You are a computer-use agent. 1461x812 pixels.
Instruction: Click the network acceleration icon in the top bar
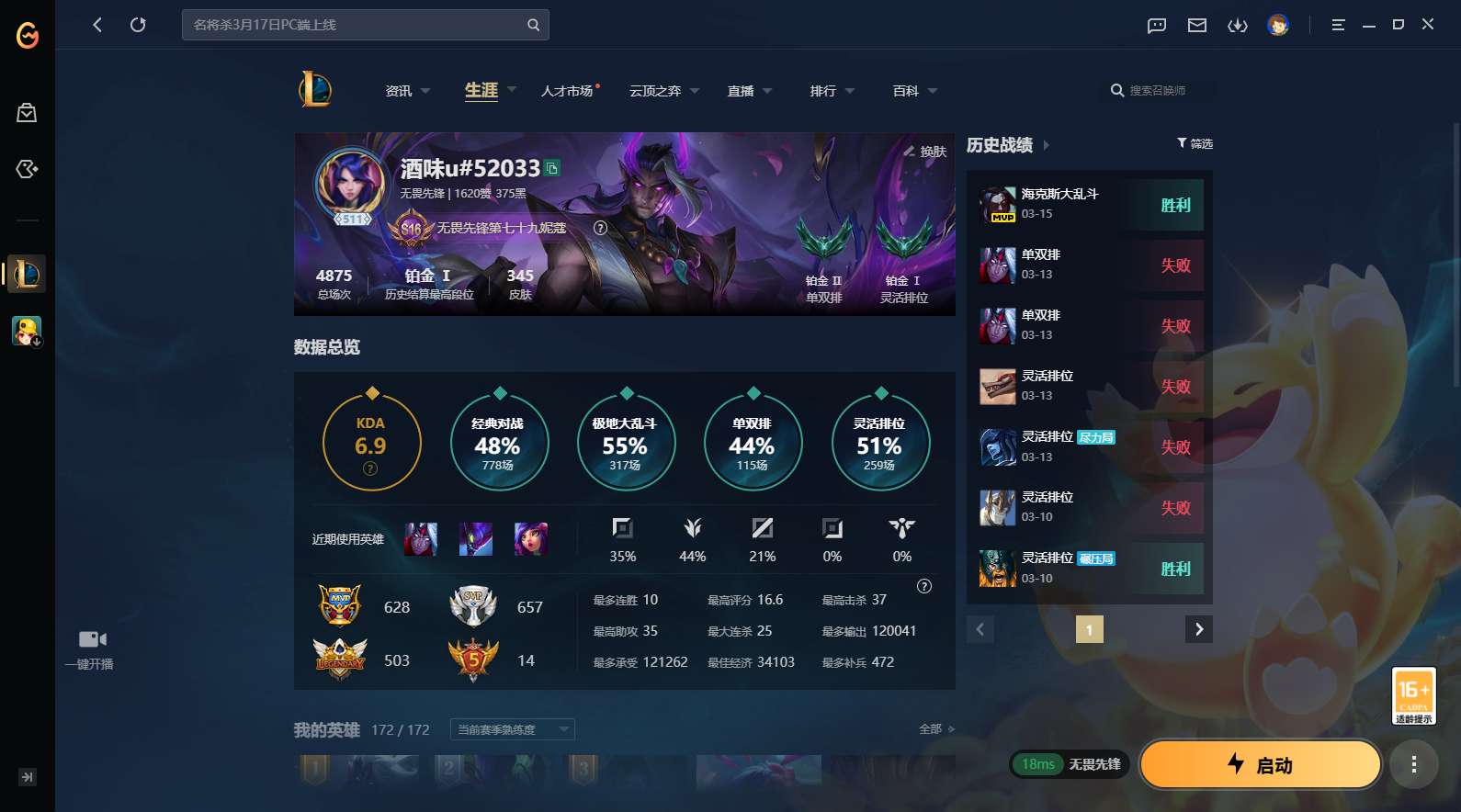click(1238, 25)
